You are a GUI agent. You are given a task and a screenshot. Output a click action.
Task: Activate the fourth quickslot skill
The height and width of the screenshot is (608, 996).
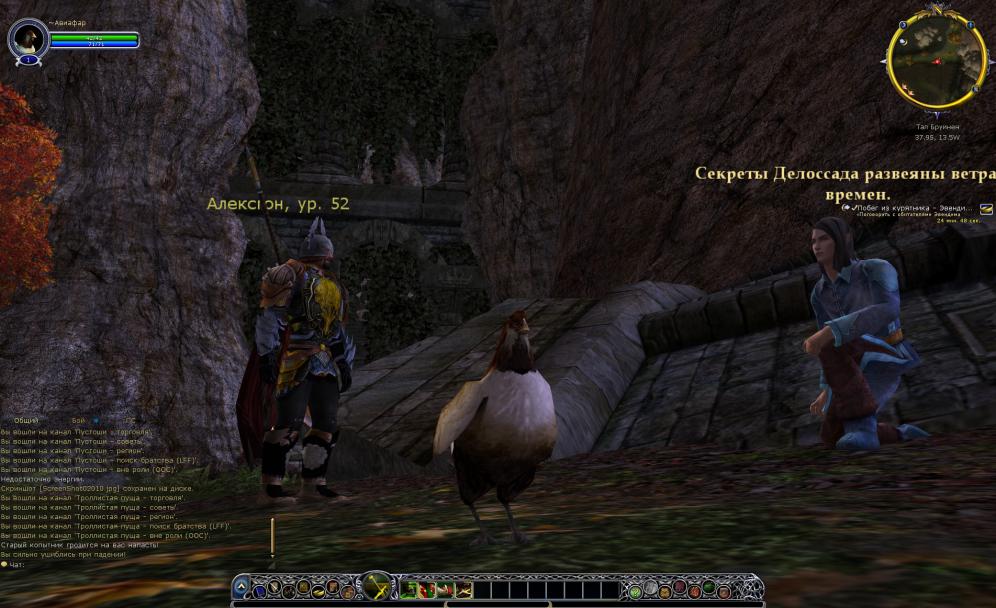(x=463, y=589)
